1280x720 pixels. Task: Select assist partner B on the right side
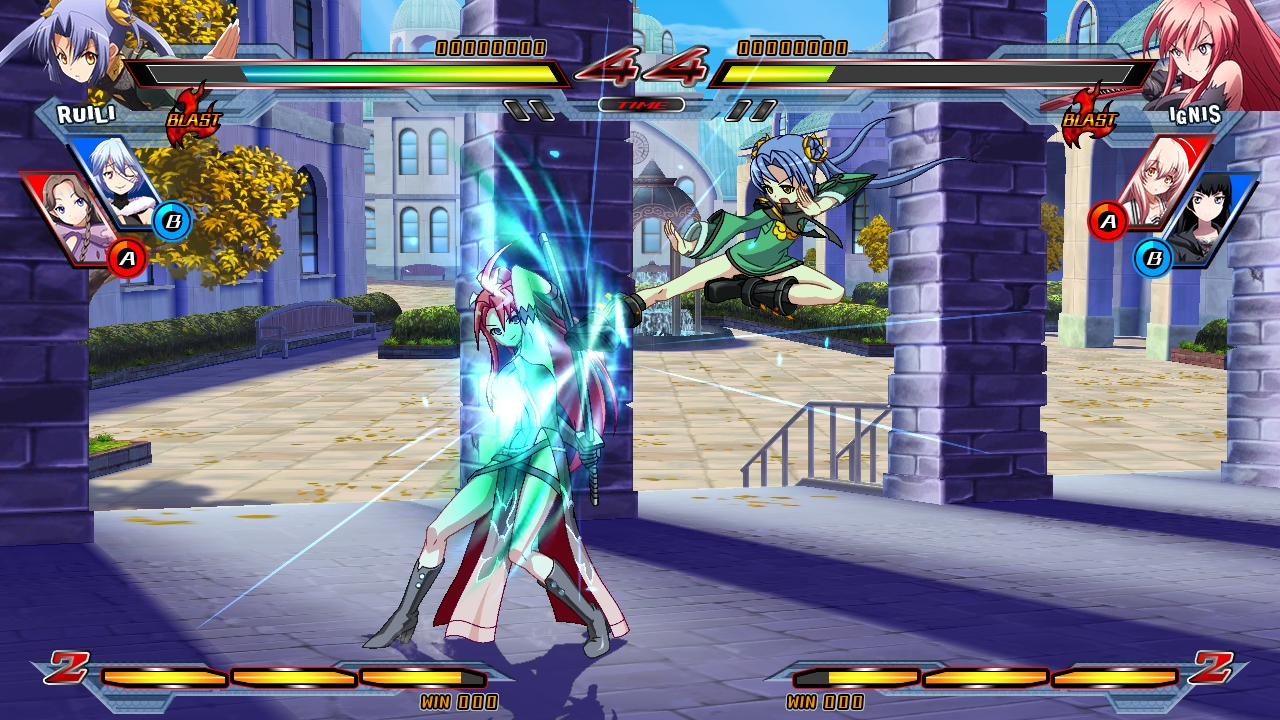[1156, 257]
